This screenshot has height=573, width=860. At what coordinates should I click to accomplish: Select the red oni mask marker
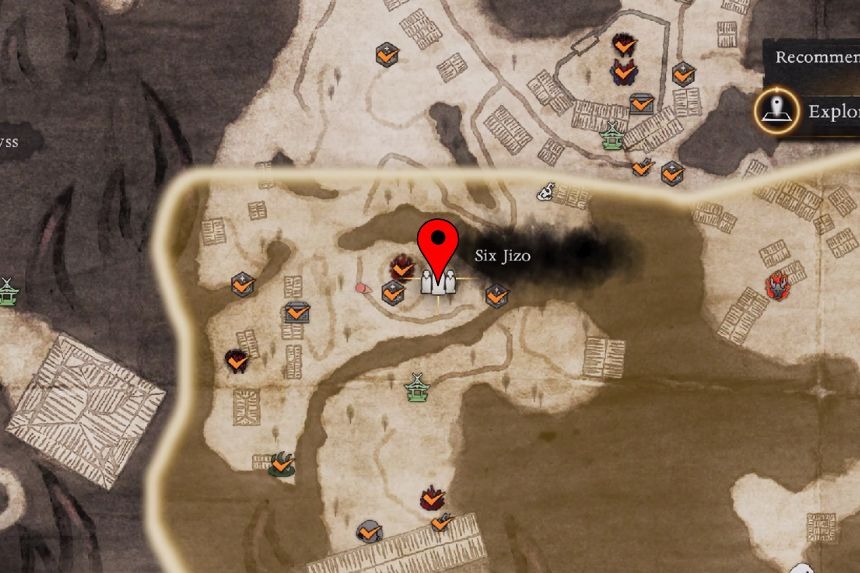(778, 286)
